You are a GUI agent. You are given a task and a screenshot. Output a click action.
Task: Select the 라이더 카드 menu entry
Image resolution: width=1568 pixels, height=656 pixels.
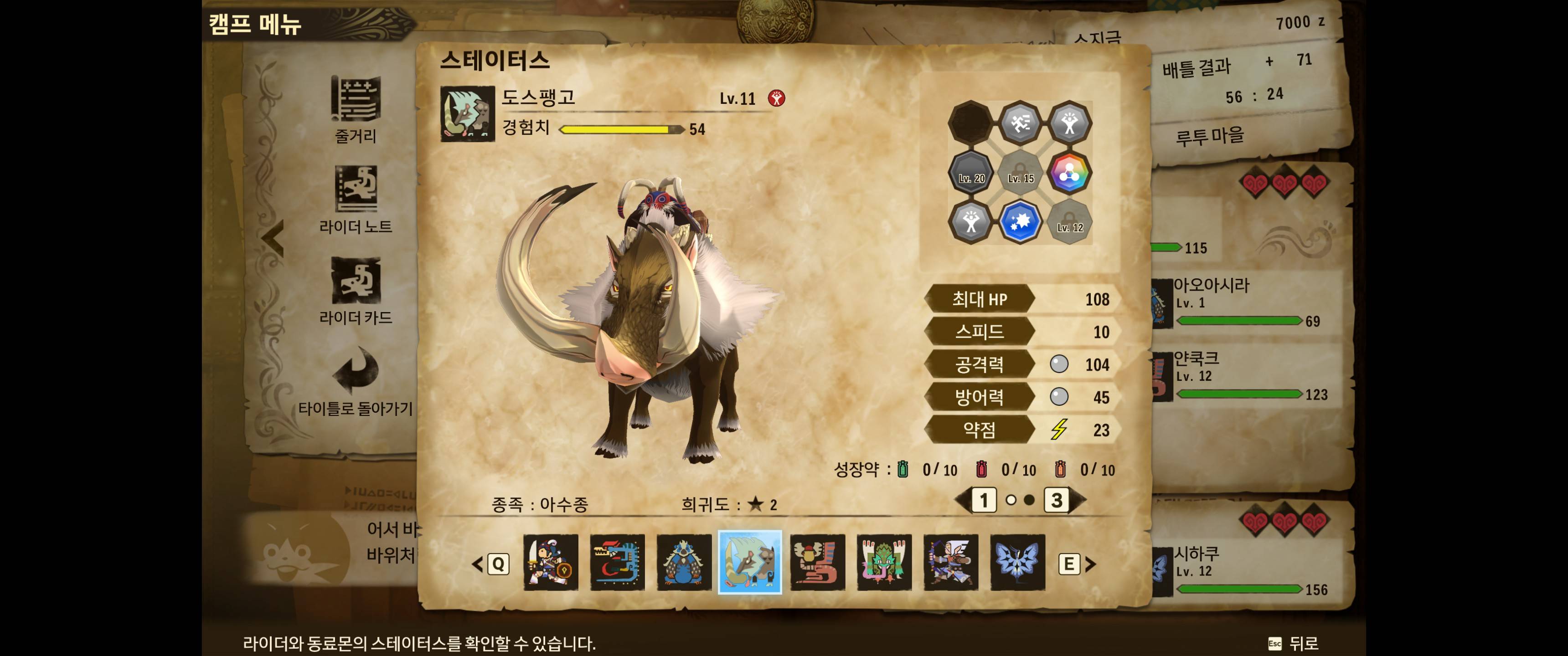356,290
